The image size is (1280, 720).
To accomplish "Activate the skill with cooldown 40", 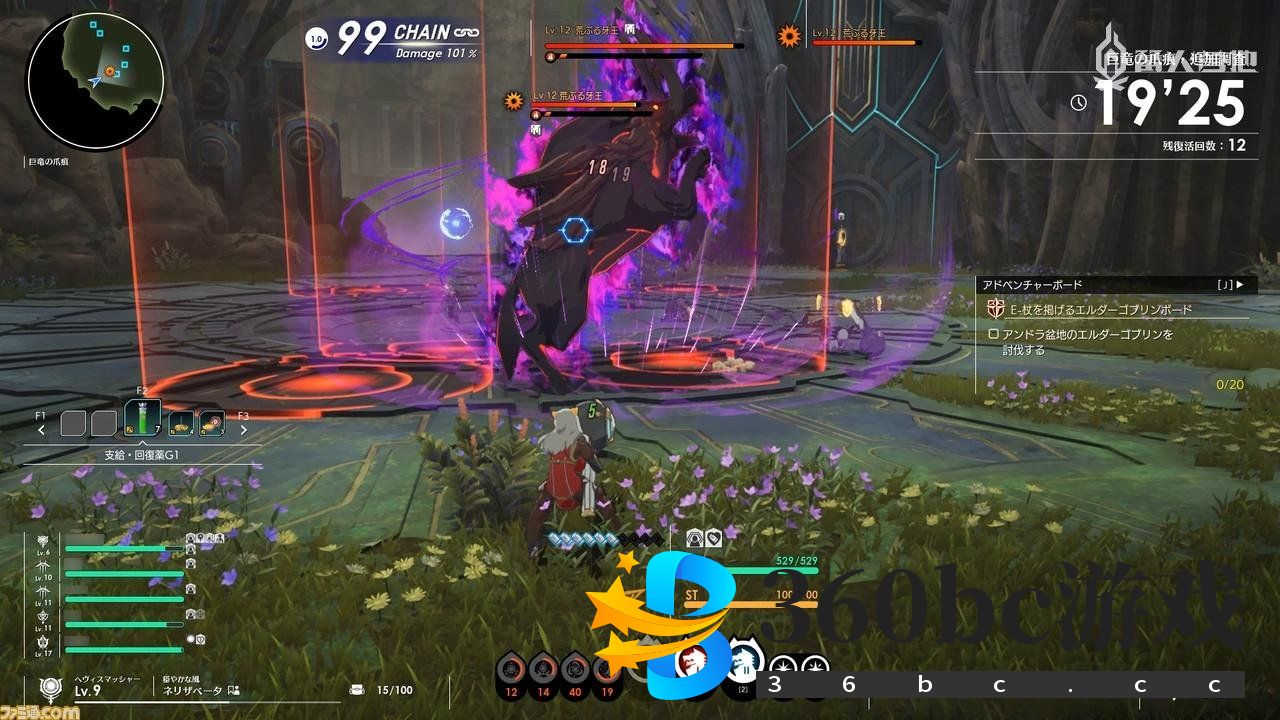I will (574, 670).
